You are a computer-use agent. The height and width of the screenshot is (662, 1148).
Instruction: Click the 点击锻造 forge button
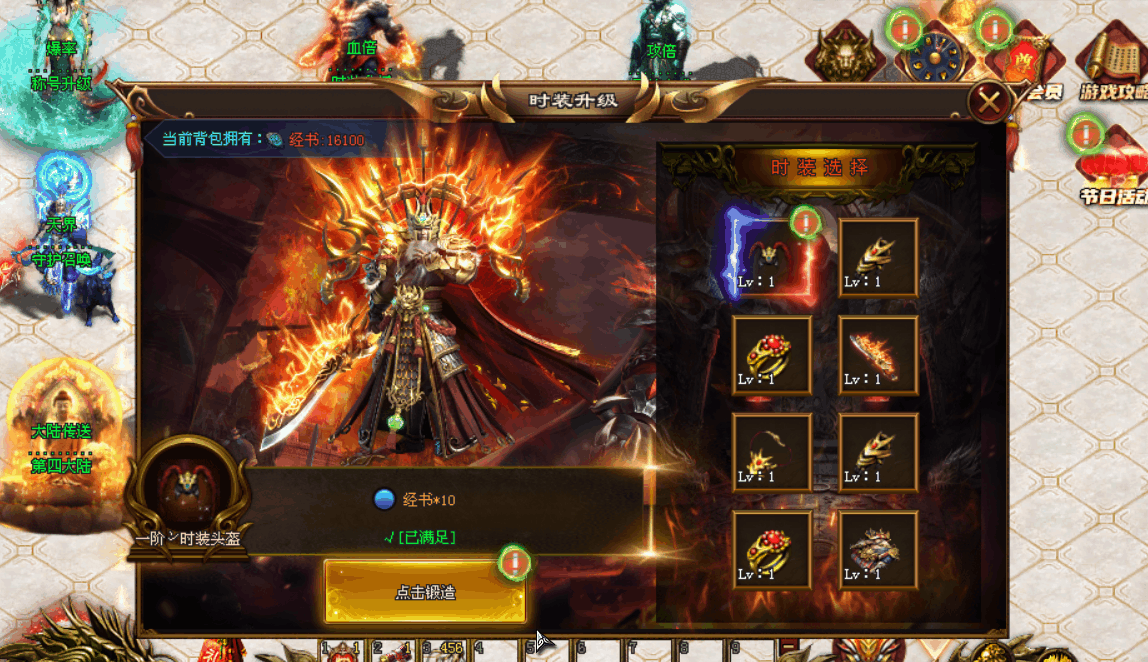pyautogui.click(x=425, y=592)
